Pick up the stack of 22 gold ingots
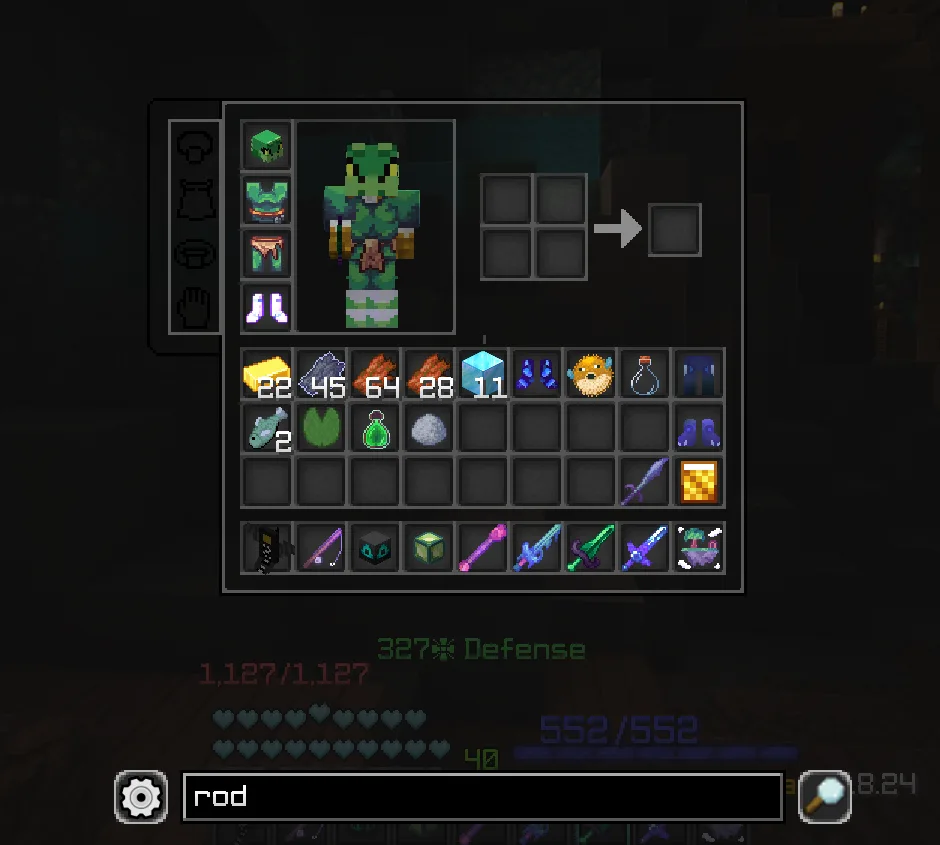 267,374
